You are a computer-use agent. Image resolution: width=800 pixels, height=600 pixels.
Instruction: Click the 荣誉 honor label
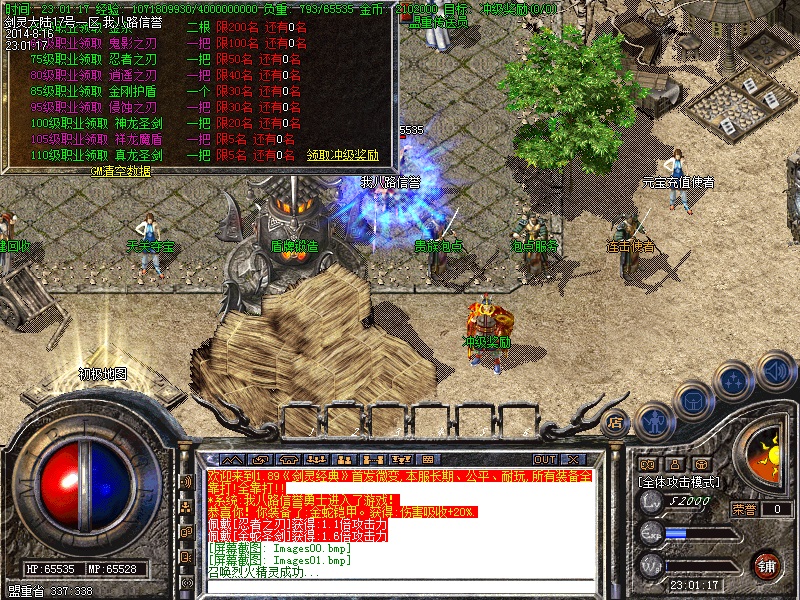[743, 509]
